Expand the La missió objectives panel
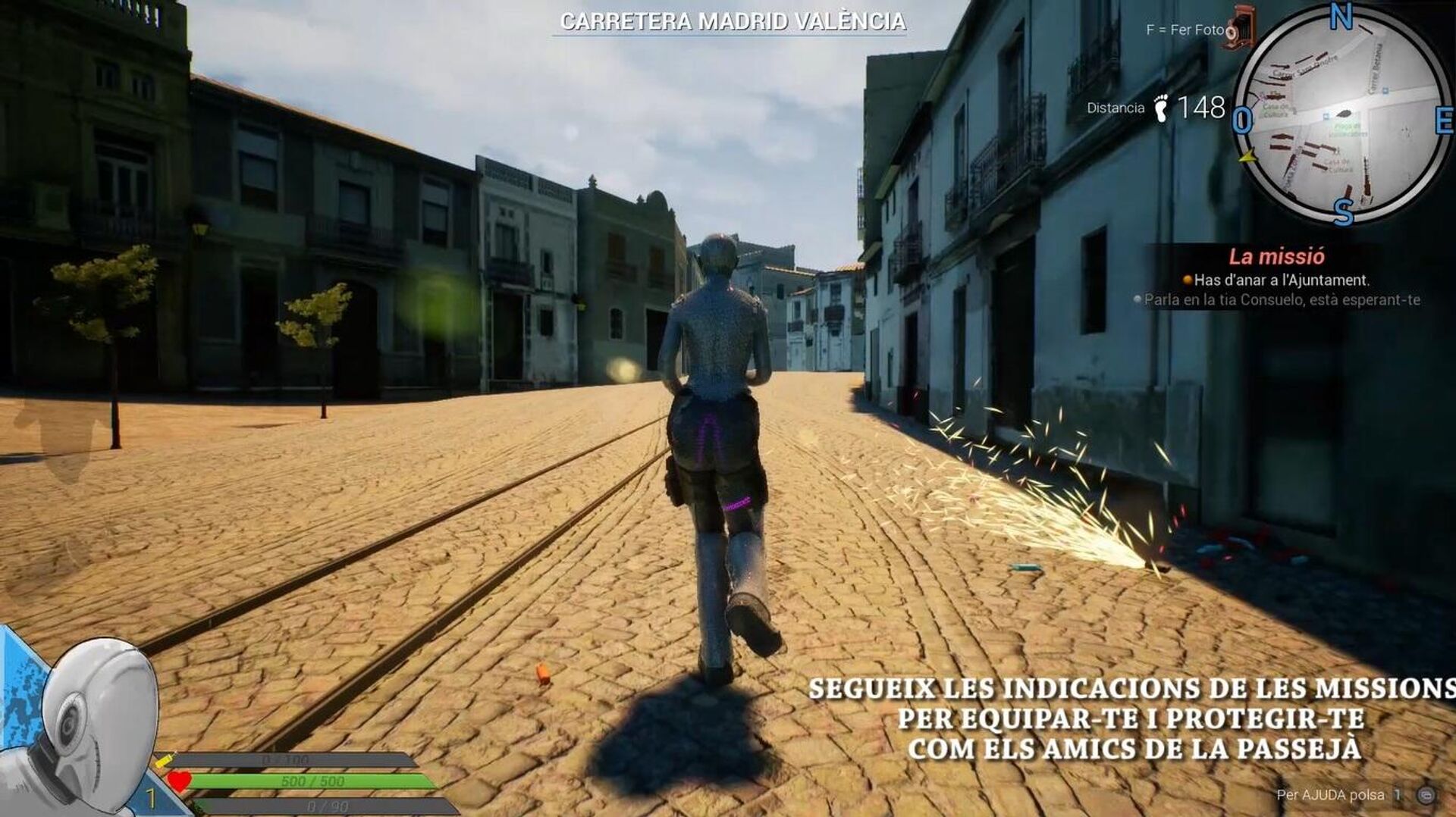1456x817 pixels. [x=1278, y=254]
